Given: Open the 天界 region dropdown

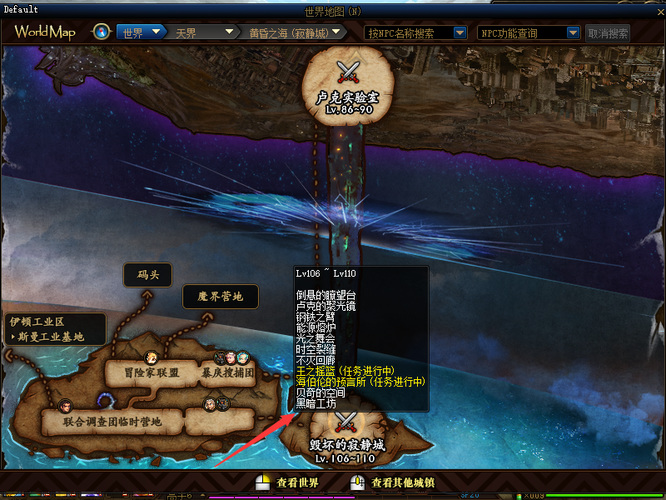Looking at the screenshot, I should (202, 32).
